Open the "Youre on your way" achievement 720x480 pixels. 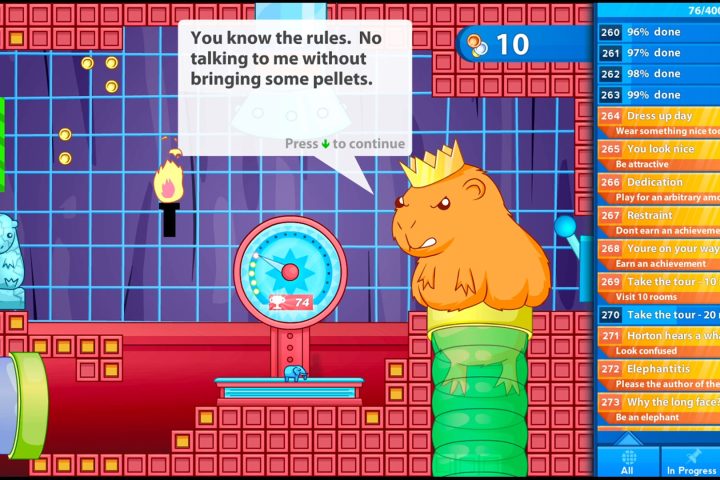pos(658,254)
